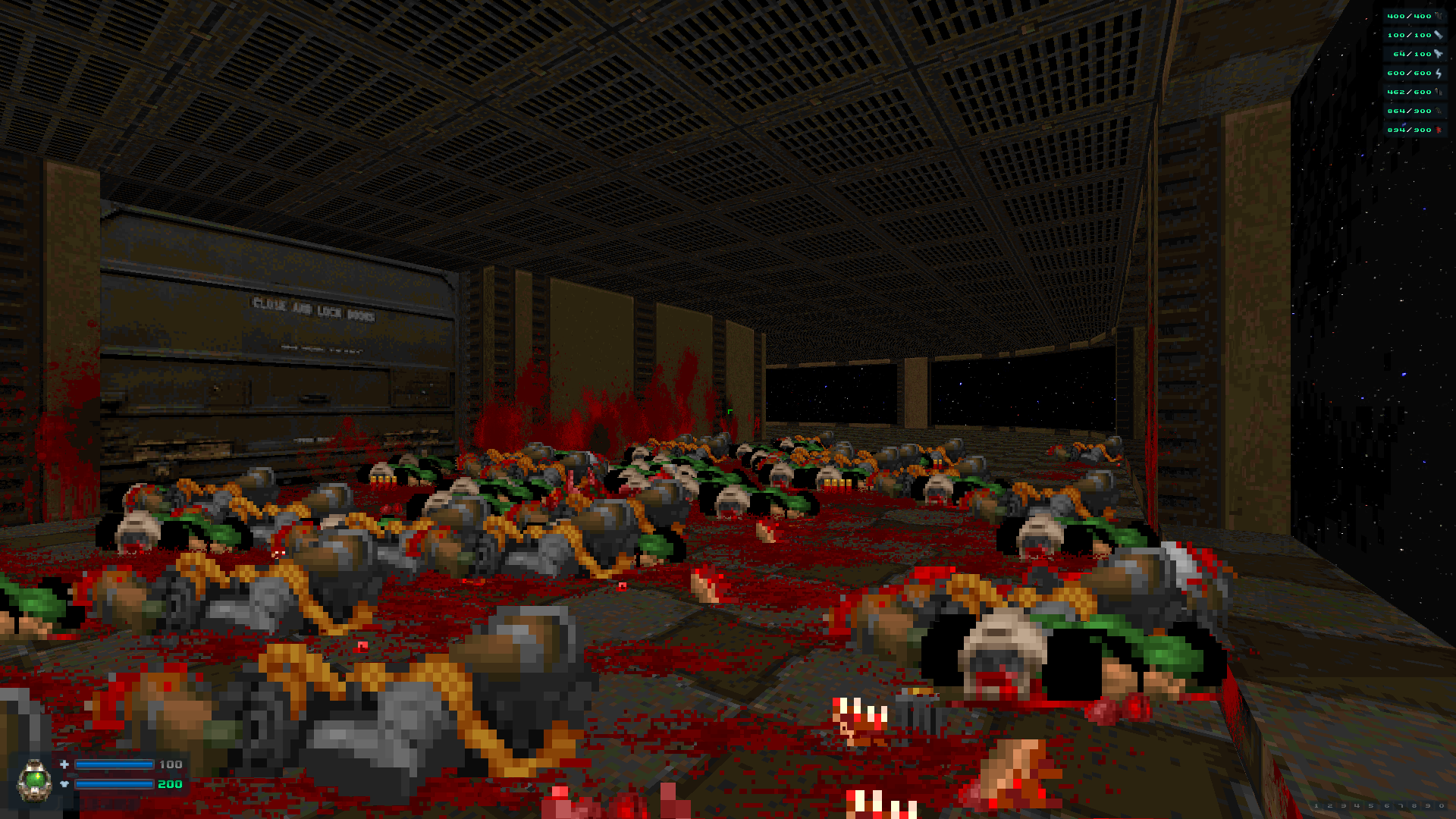Choose weapon slot number 4
This screenshot has height=819, width=1456.
(x=1357, y=805)
